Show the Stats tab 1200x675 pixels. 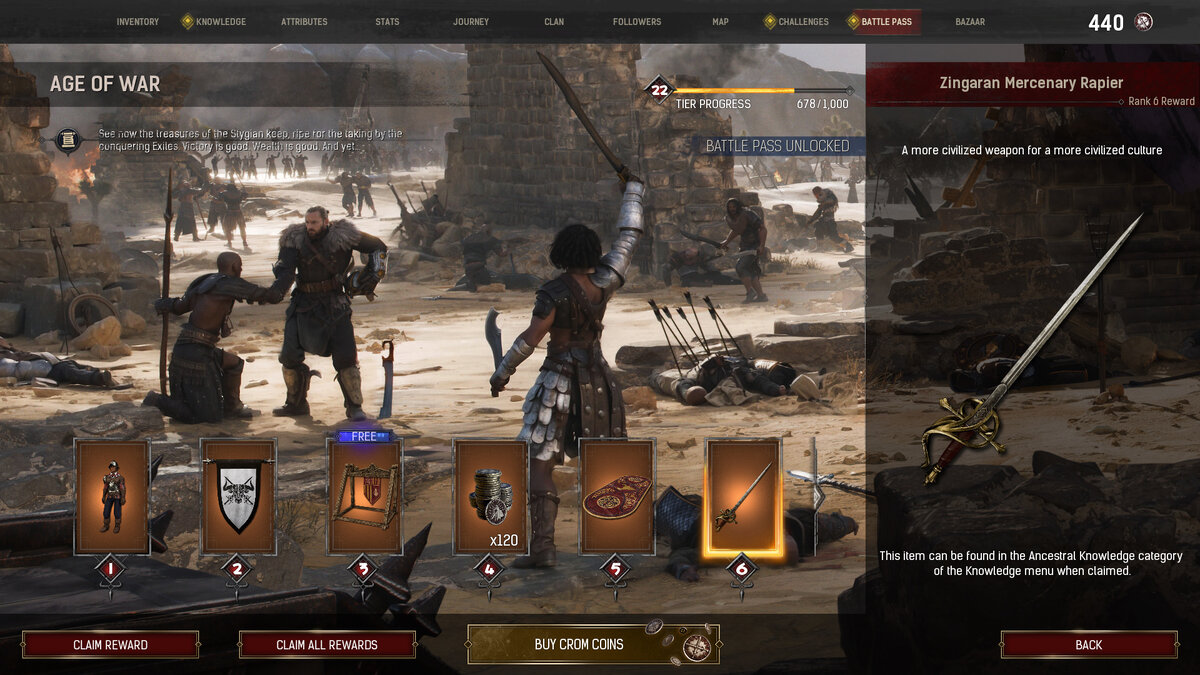point(387,22)
